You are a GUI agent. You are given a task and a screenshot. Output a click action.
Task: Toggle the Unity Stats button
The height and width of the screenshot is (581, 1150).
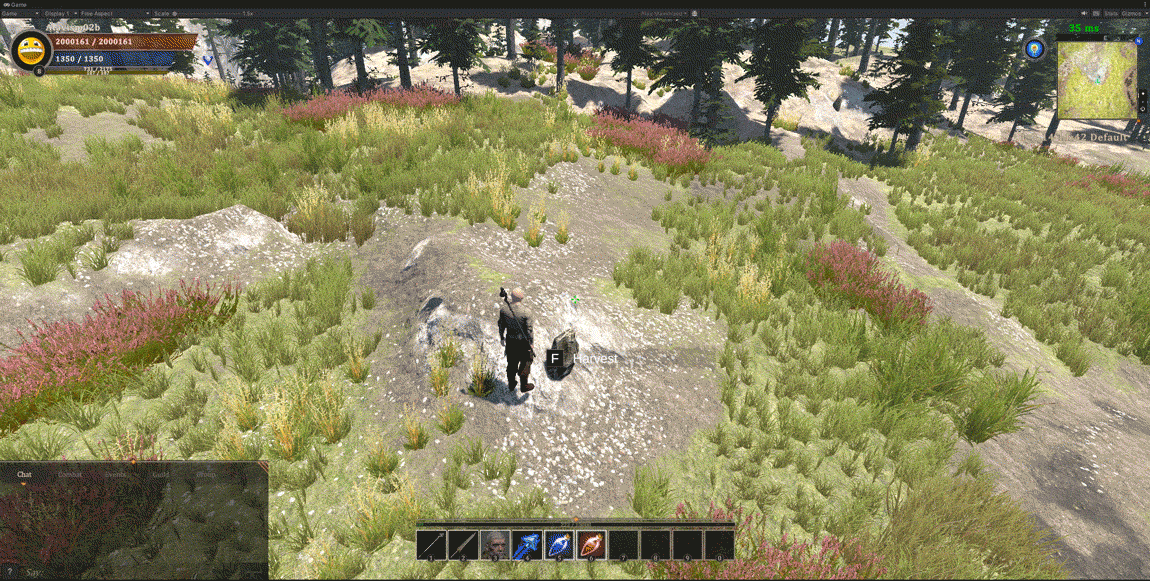pos(1109,13)
